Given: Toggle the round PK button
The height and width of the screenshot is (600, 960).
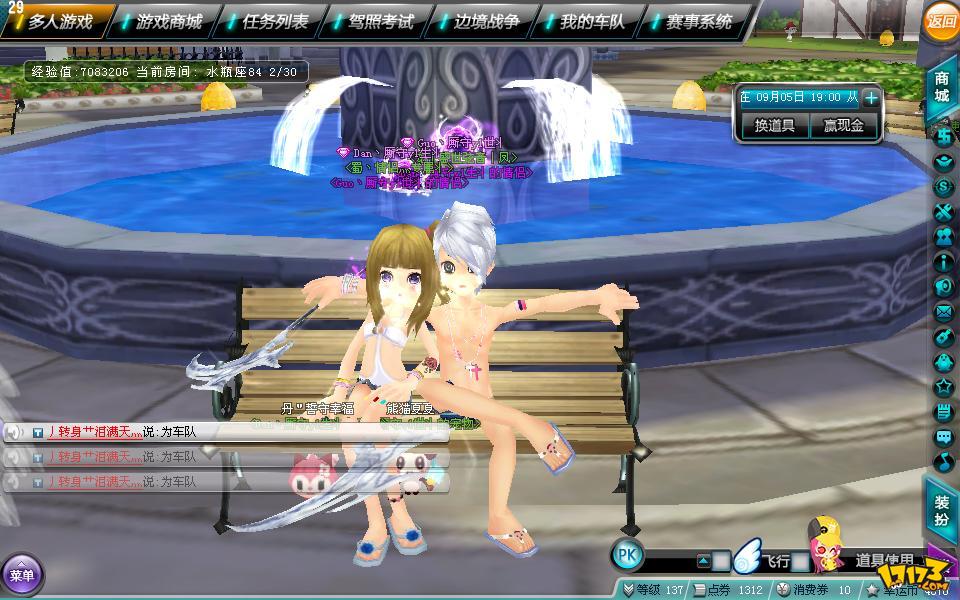Looking at the screenshot, I should (x=627, y=556).
